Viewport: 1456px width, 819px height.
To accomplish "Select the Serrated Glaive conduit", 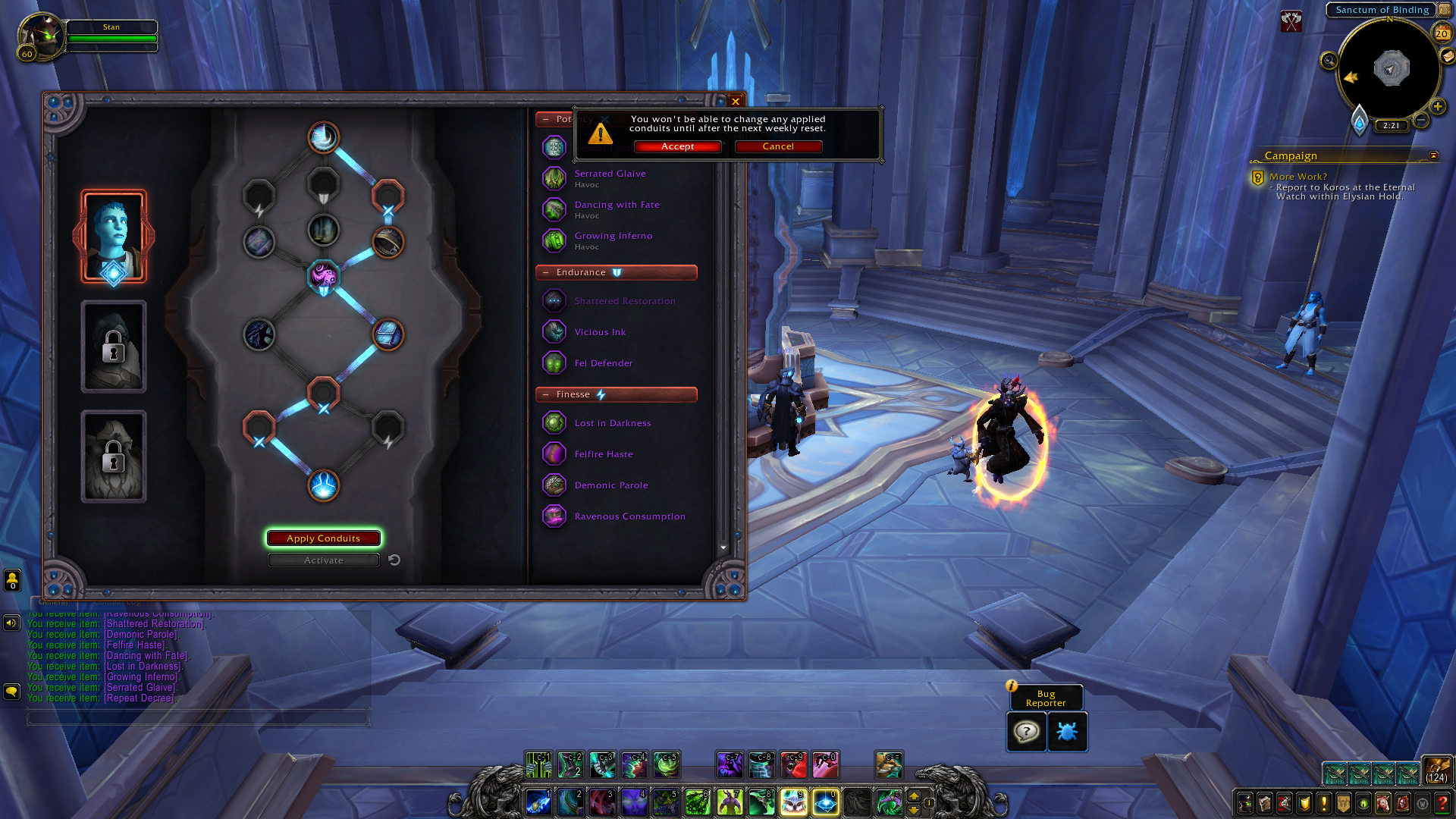I will 610,174.
